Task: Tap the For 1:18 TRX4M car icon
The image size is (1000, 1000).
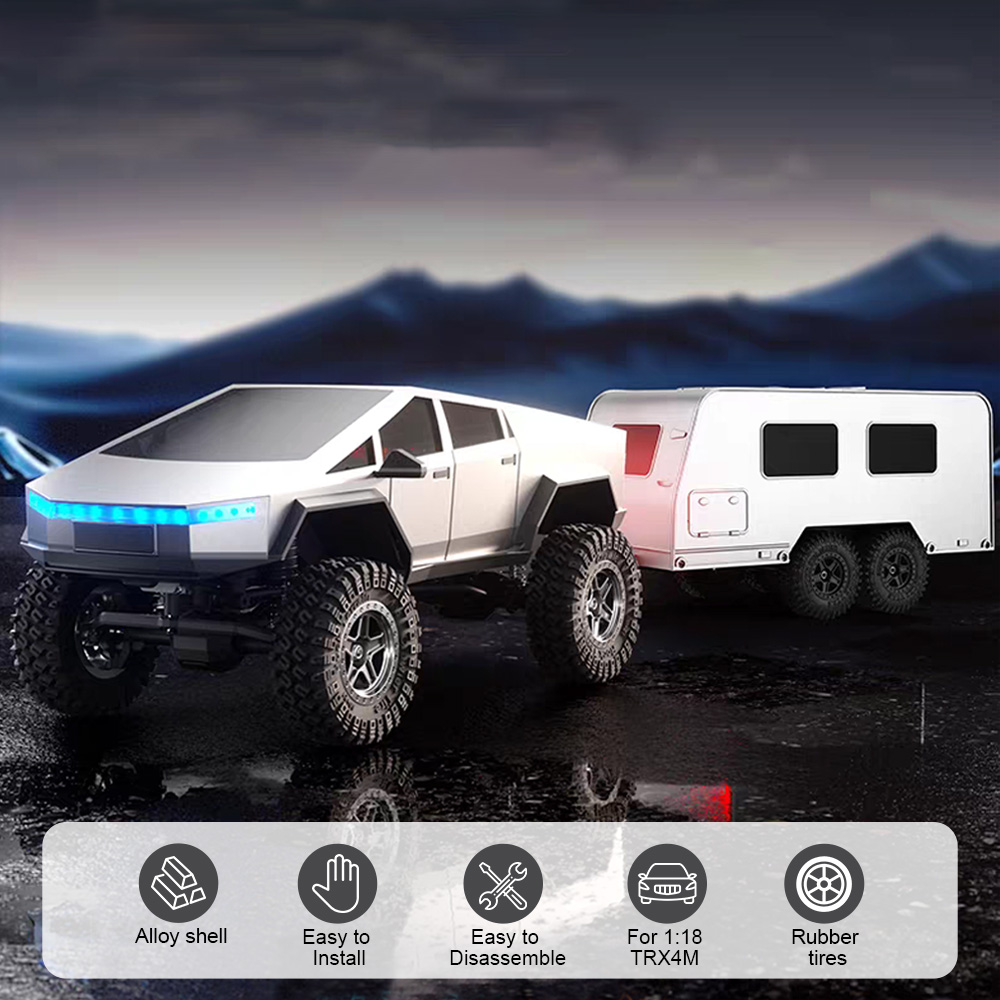Action: (x=667, y=884)
